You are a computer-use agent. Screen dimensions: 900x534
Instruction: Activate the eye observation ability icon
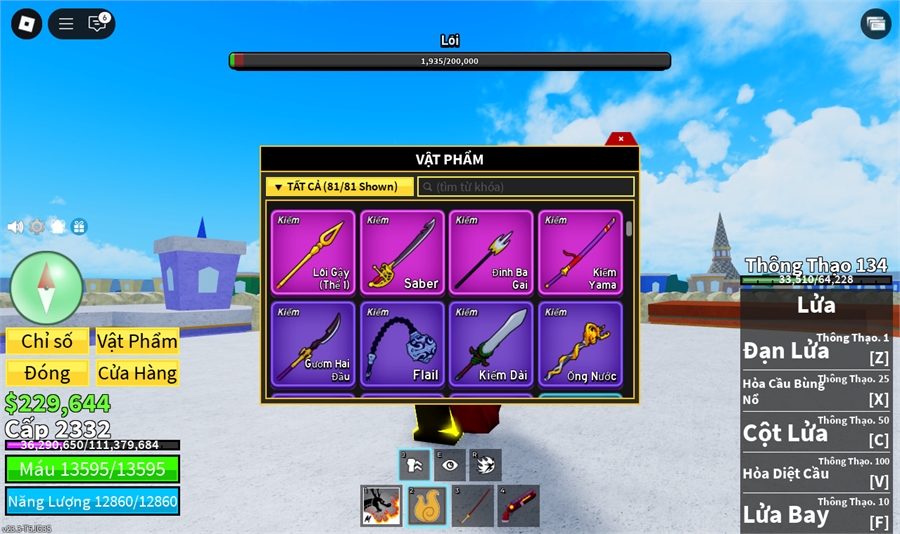tap(449, 465)
